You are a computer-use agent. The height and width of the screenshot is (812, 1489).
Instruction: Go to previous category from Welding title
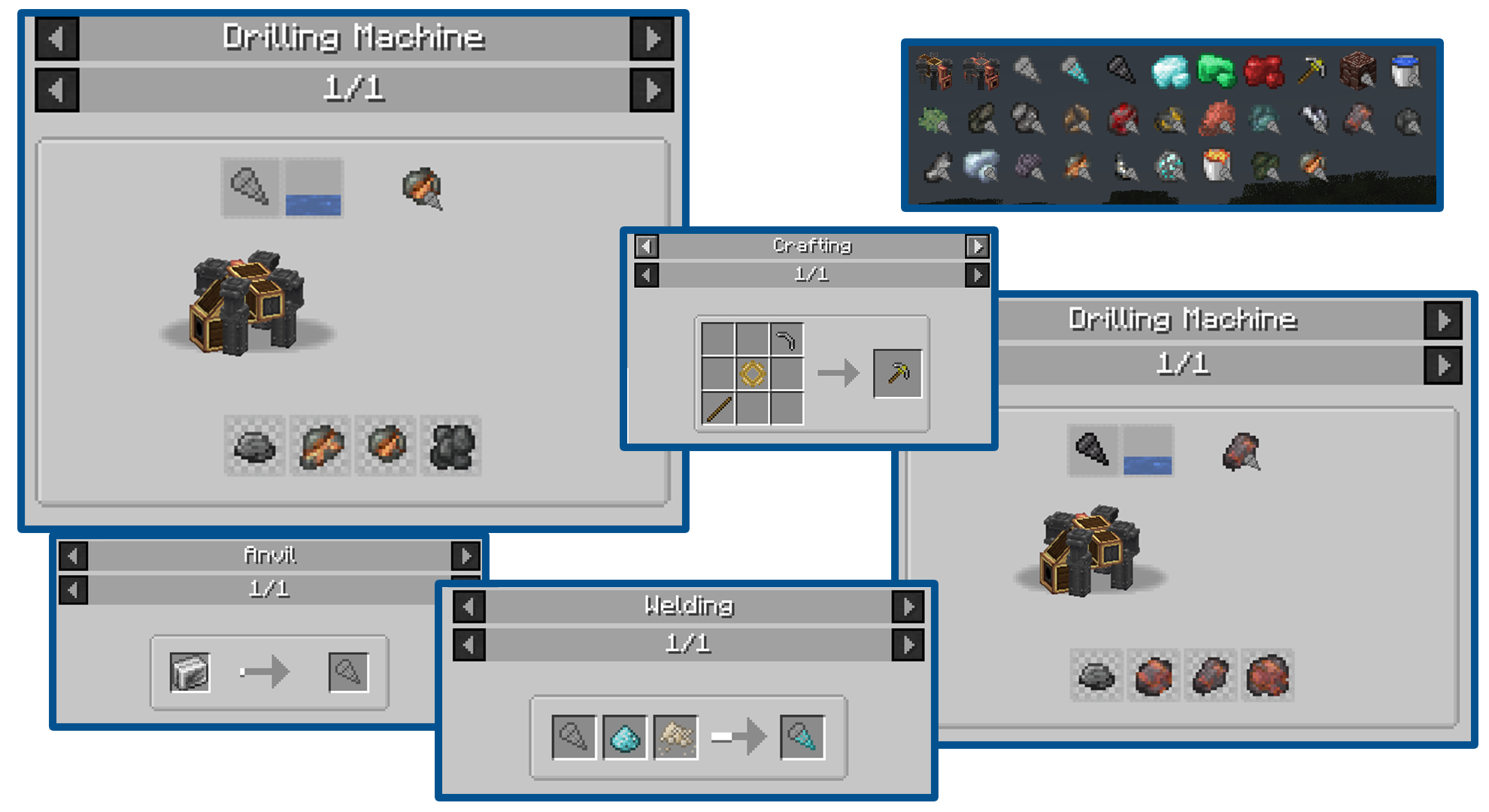(x=469, y=607)
